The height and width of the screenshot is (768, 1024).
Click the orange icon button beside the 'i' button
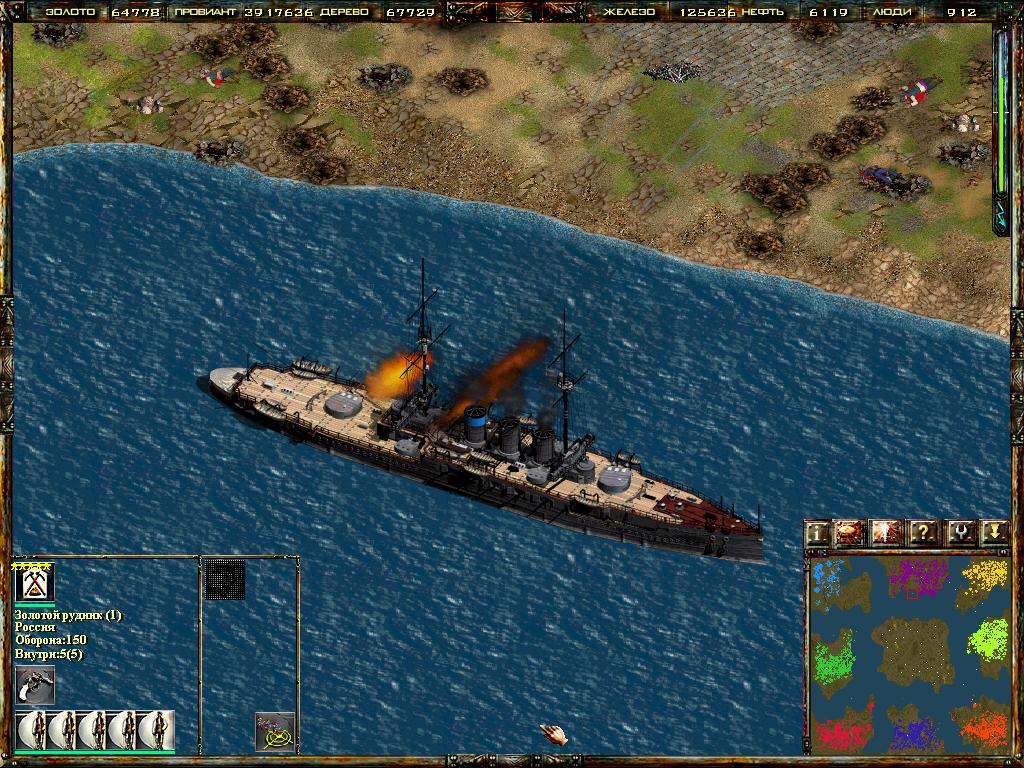point(852,533)
